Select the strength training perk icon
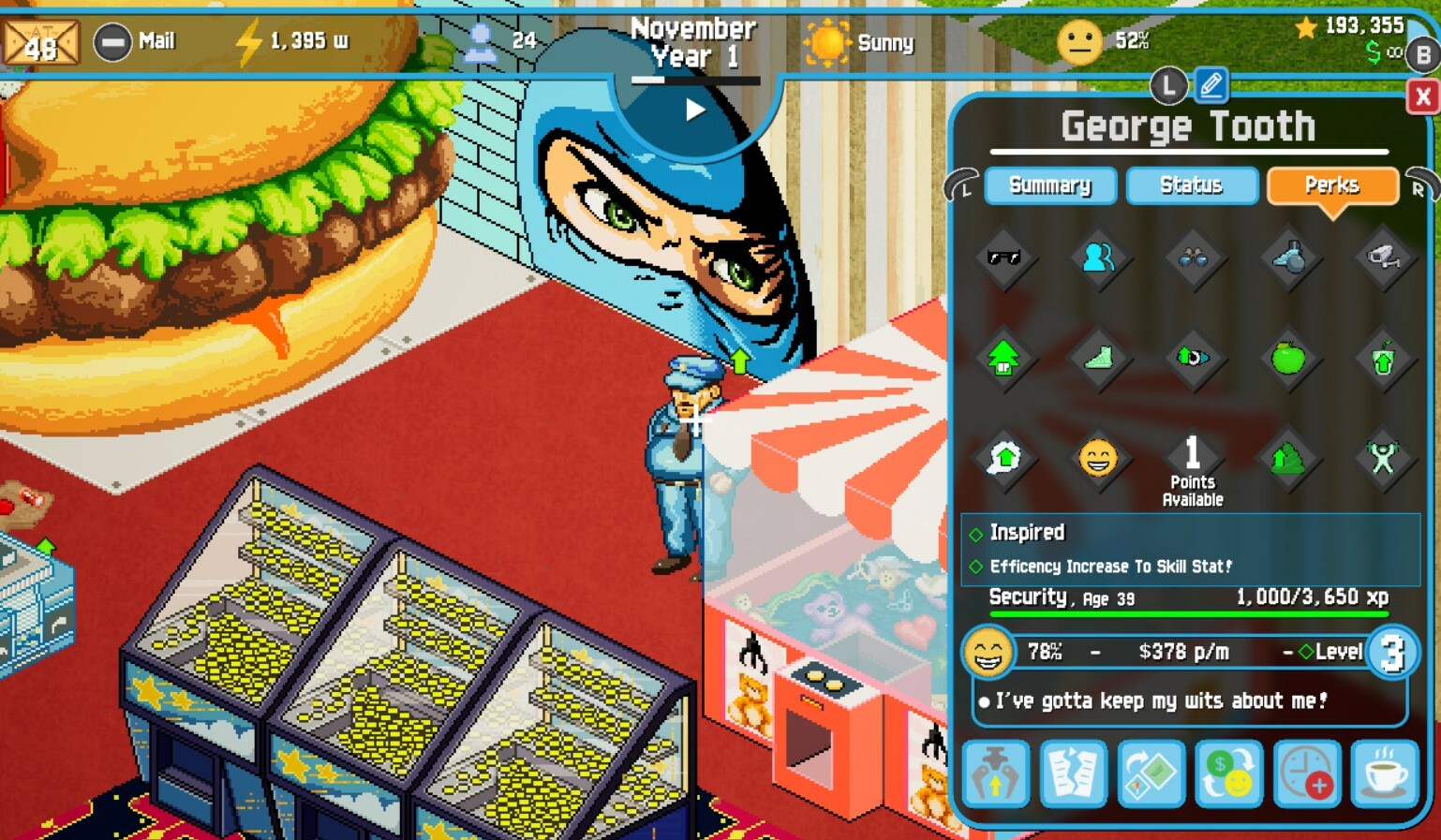1441x840 pixels. pos(1384,459)
